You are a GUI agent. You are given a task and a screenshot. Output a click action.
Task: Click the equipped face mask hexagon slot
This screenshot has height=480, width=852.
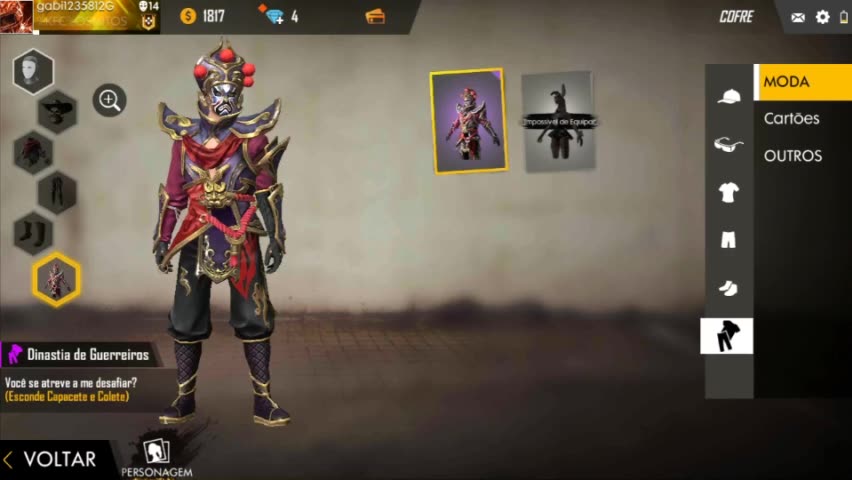click(33, 72)
